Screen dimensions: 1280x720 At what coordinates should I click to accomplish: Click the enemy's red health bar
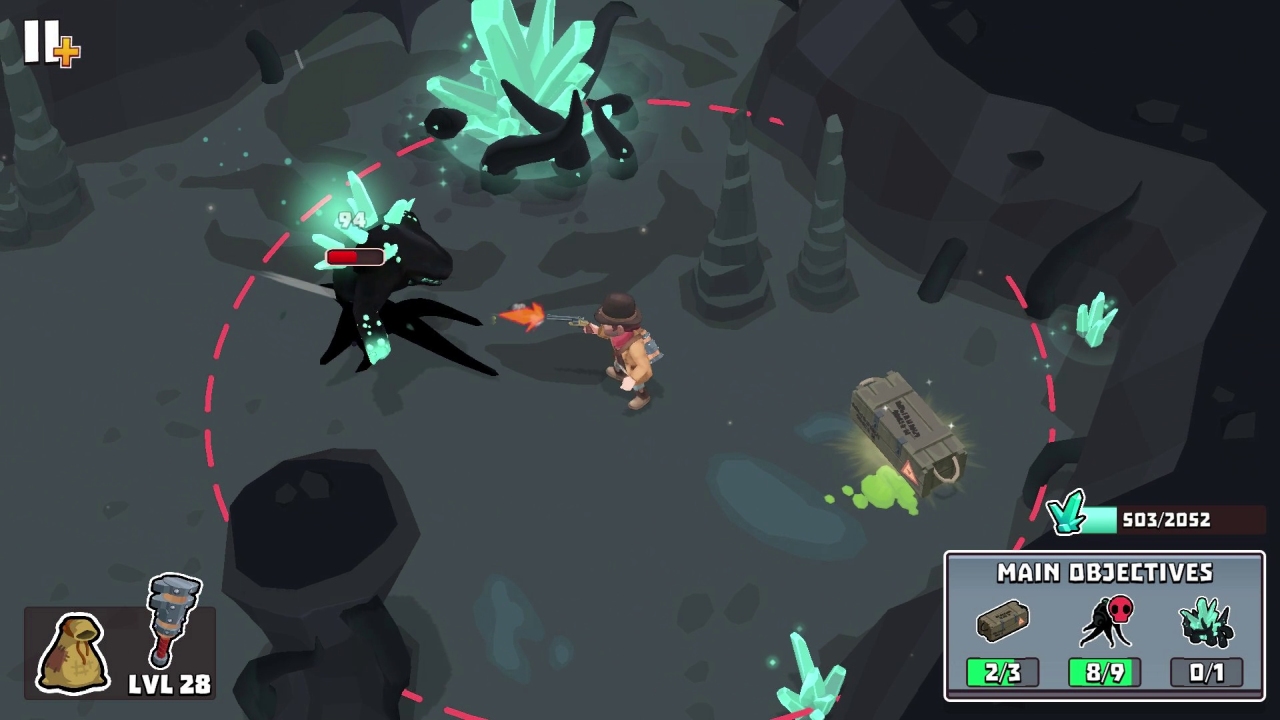(355, 257)
